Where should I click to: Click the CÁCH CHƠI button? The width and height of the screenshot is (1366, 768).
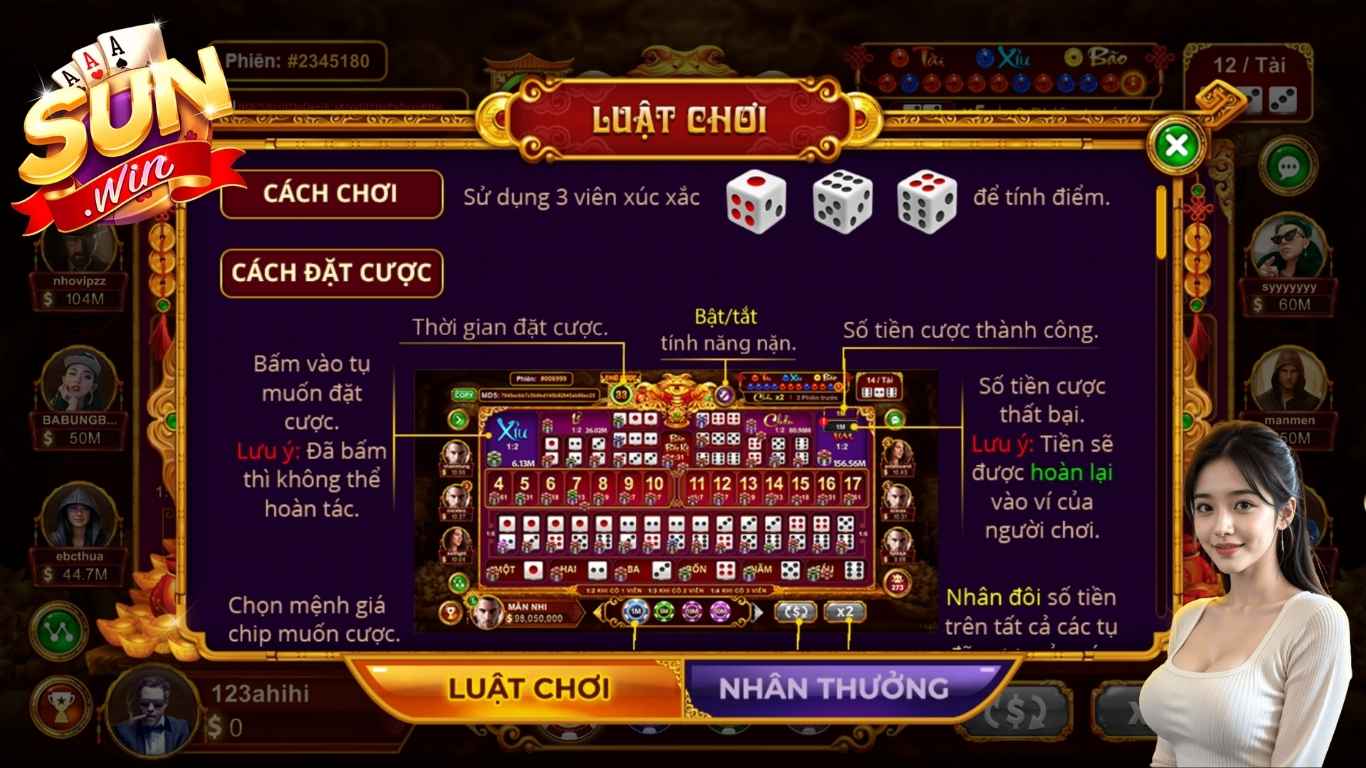332,194
